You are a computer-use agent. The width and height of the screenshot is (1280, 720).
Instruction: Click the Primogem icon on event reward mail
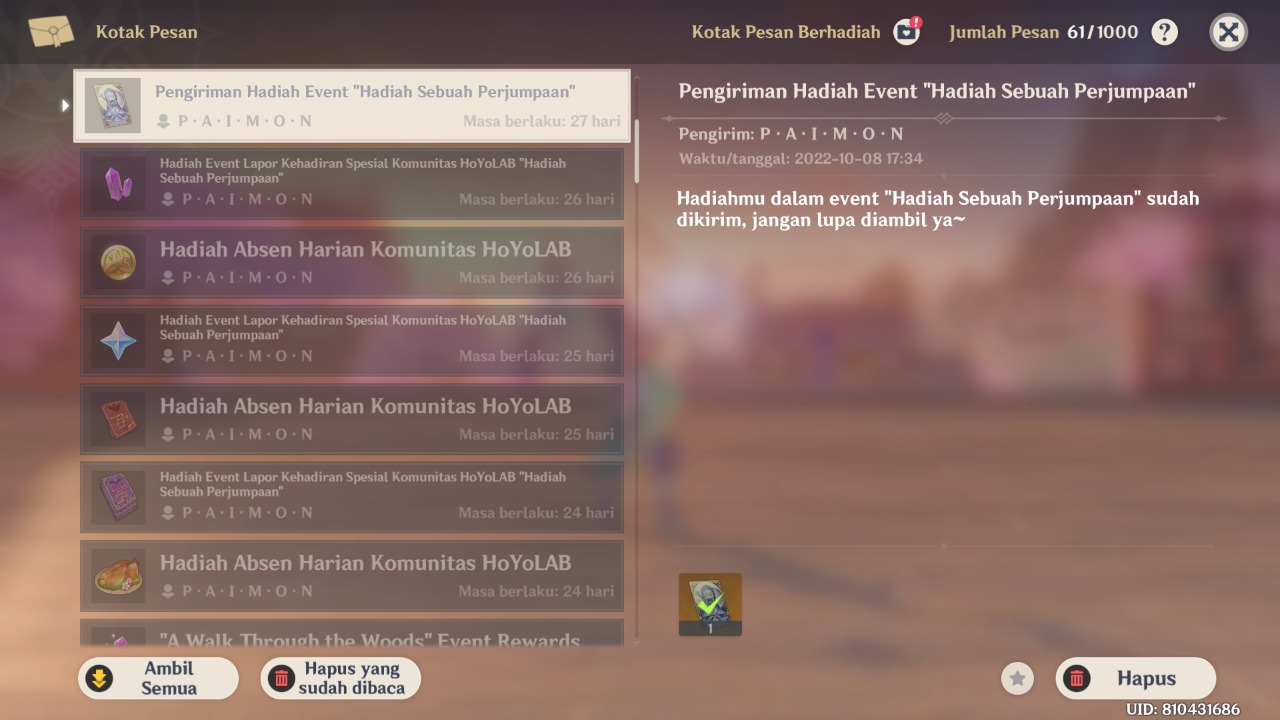(x=117, y=340)
